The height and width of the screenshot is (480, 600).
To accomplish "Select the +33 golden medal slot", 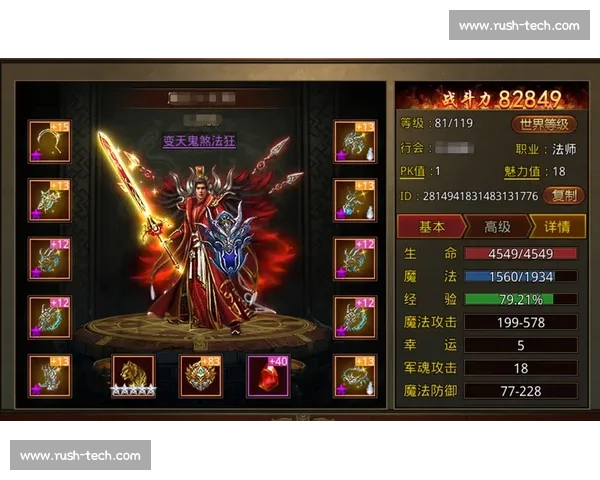I will [x=200, y=375].
